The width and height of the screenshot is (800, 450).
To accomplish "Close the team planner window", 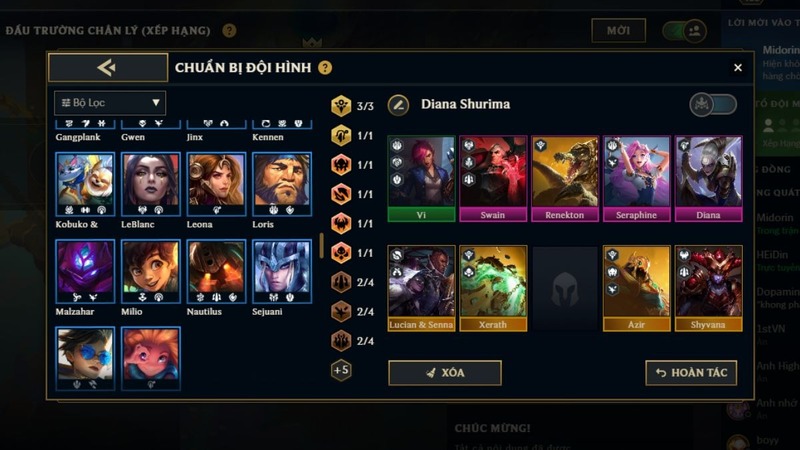I will click(738, 68).
